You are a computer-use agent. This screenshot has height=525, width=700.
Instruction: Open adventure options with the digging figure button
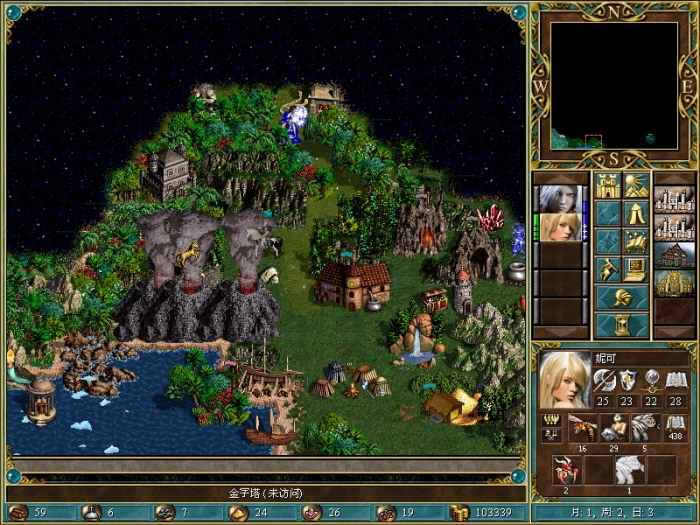608,269
